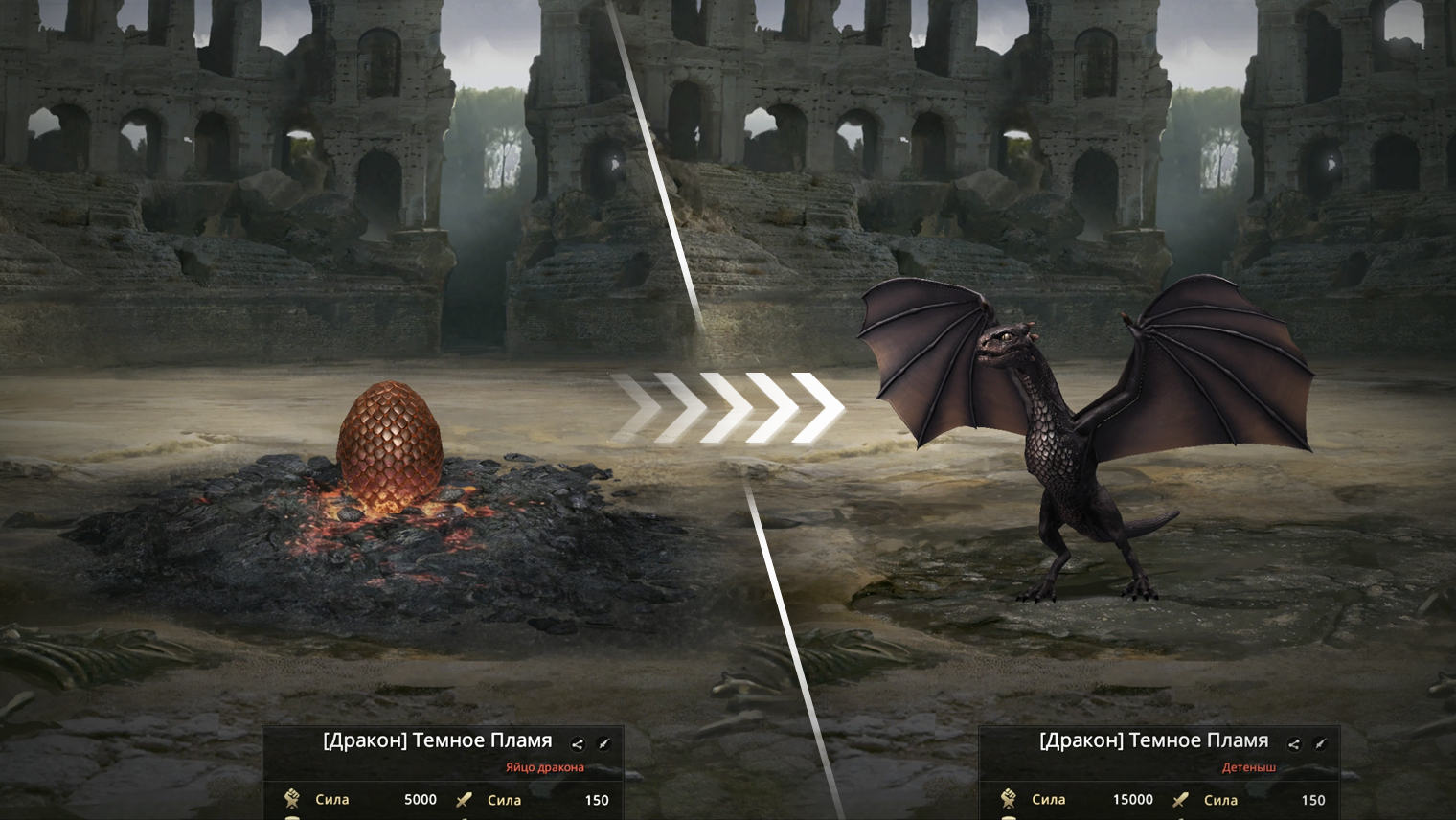Share the dragon egg's Темное Пламя panel

click(578, 743)
